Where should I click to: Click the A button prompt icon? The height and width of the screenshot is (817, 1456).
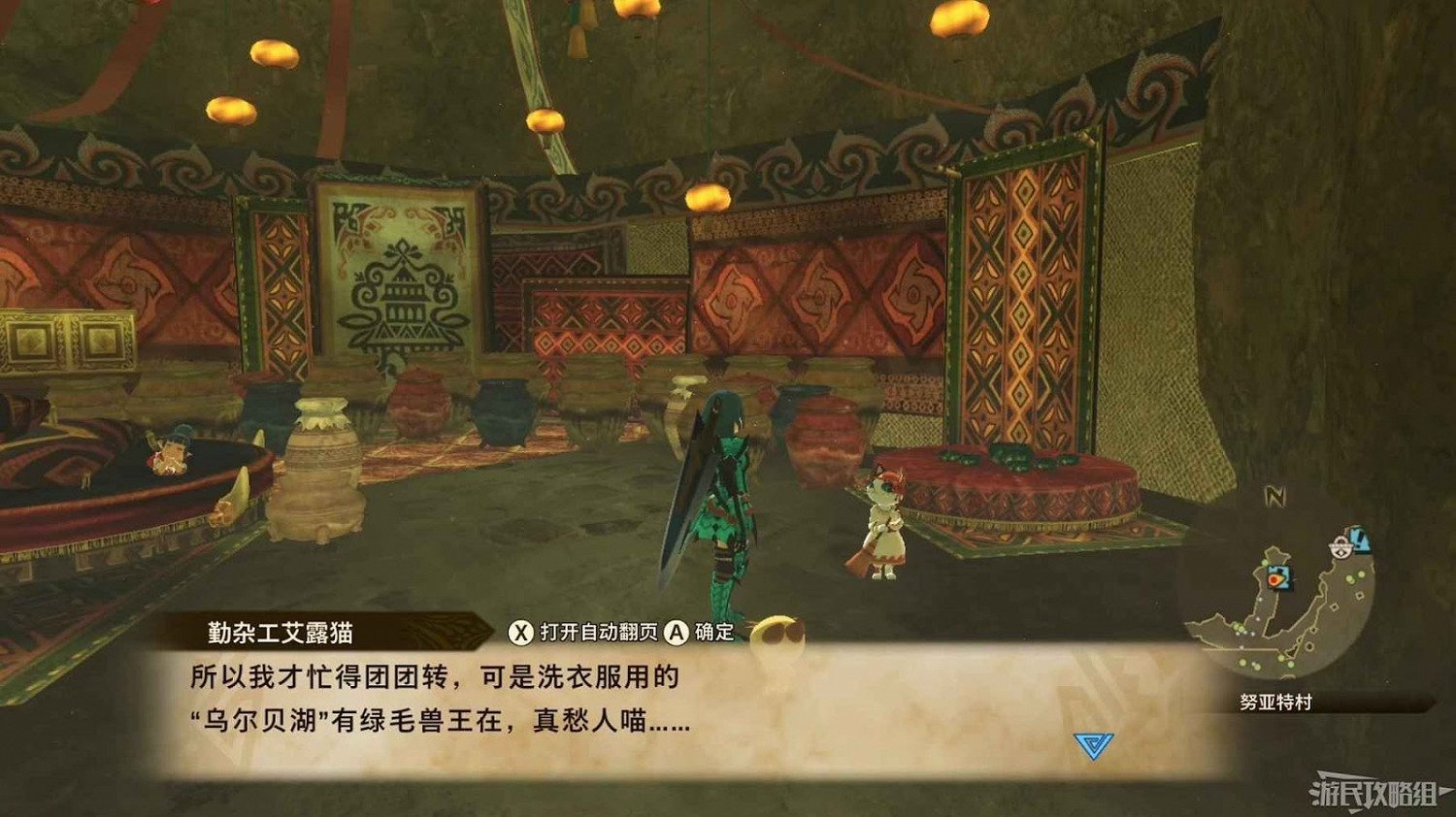pyautogui.click(x=678, y=632)
